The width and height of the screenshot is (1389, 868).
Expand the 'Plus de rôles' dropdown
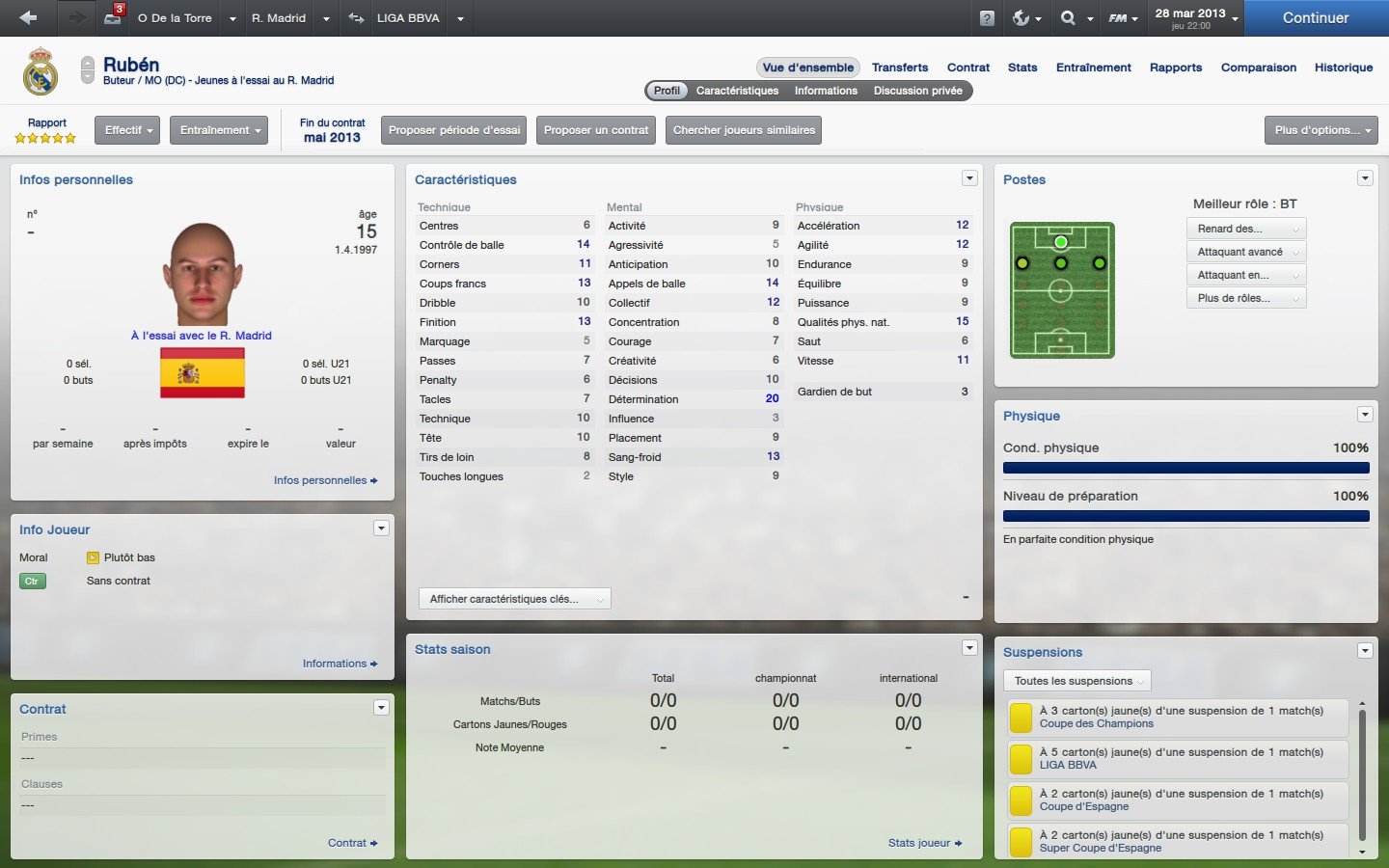coord(1245,297)
